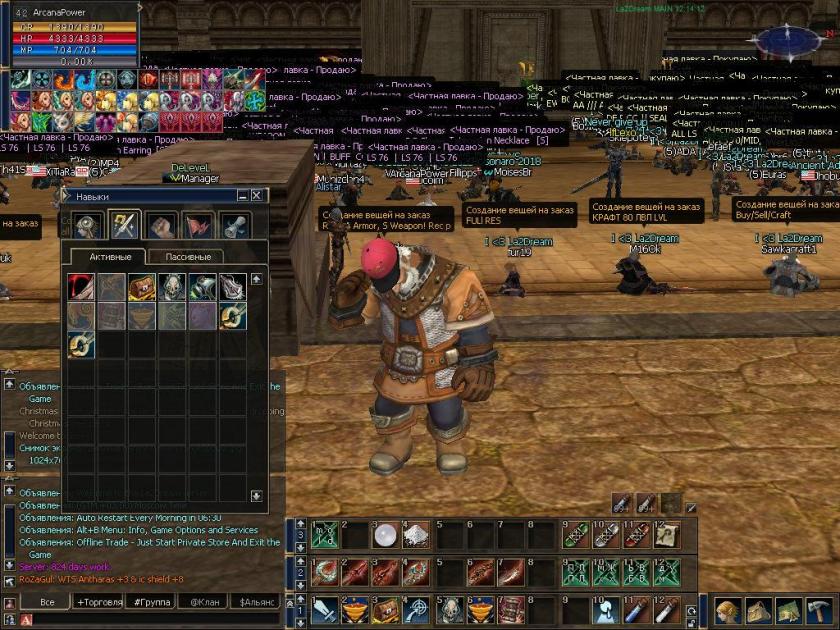Open the character status menu button
This screenshot has width=840, height=630.
click(729, 610)
